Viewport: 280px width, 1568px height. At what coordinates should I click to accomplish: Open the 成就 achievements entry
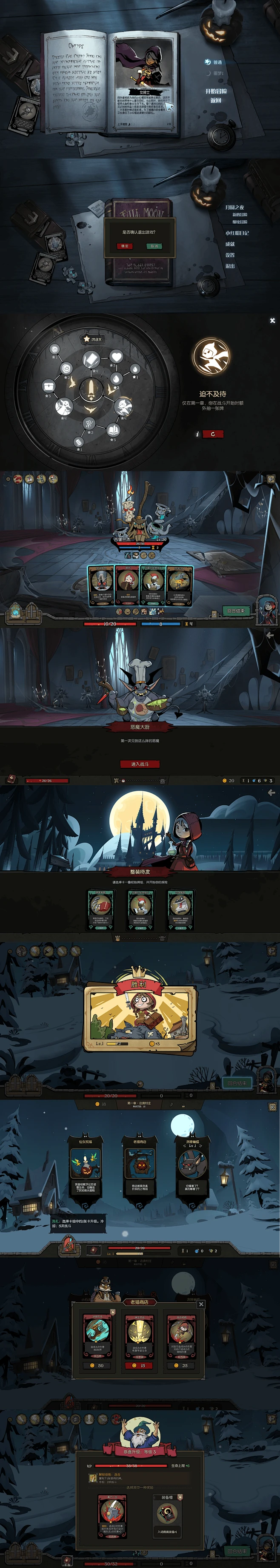click(x=230, y=244)
